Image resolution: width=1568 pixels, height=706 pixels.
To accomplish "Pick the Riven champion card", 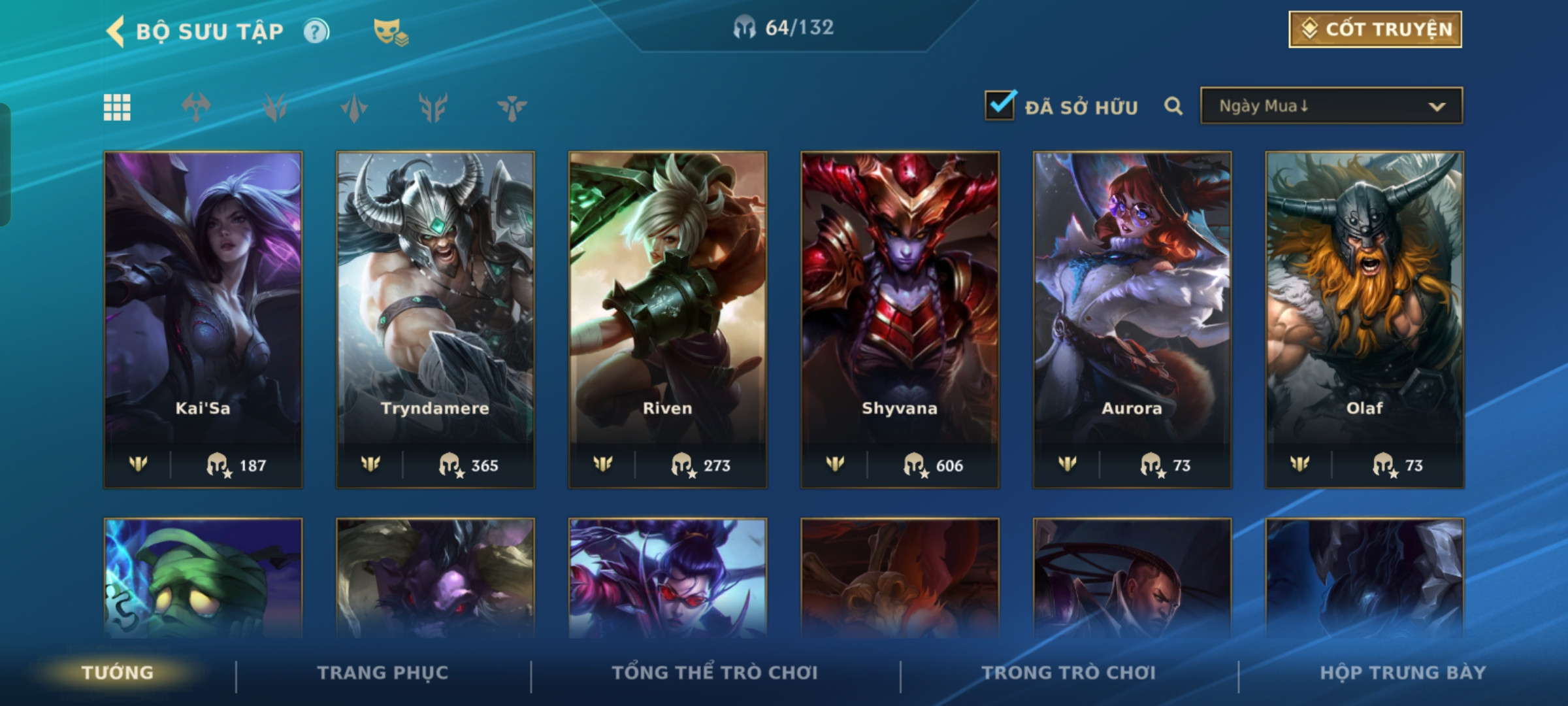I will (x=667, y=319).
